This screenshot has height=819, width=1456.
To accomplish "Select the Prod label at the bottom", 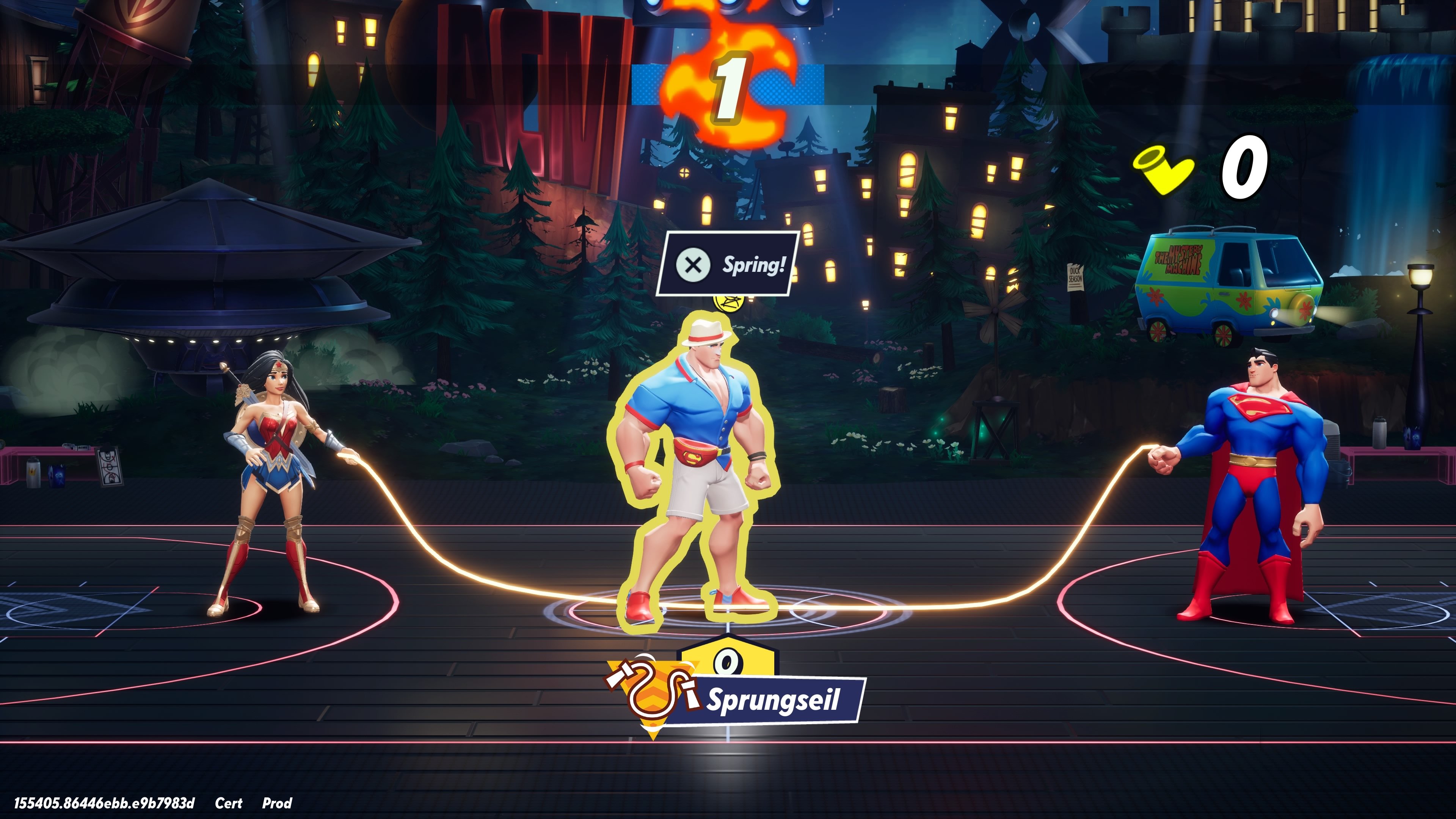I will point(277,803).
